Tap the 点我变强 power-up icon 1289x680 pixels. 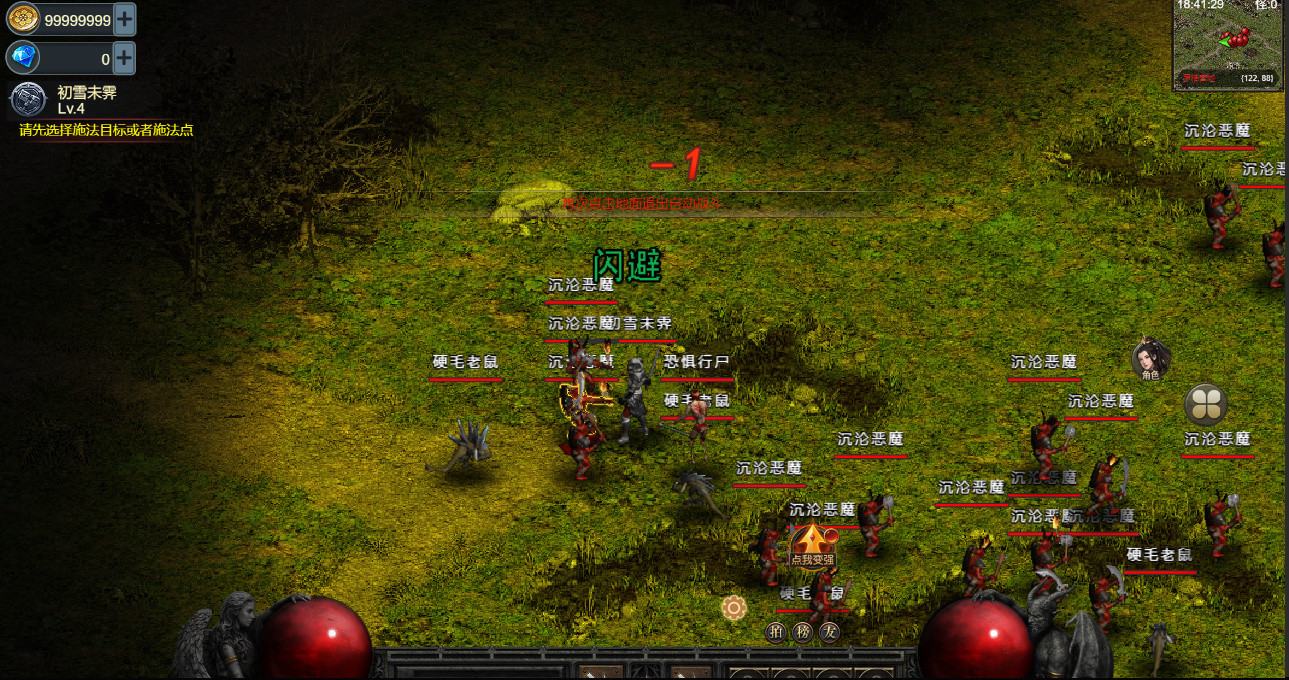(x=812, y=545)
